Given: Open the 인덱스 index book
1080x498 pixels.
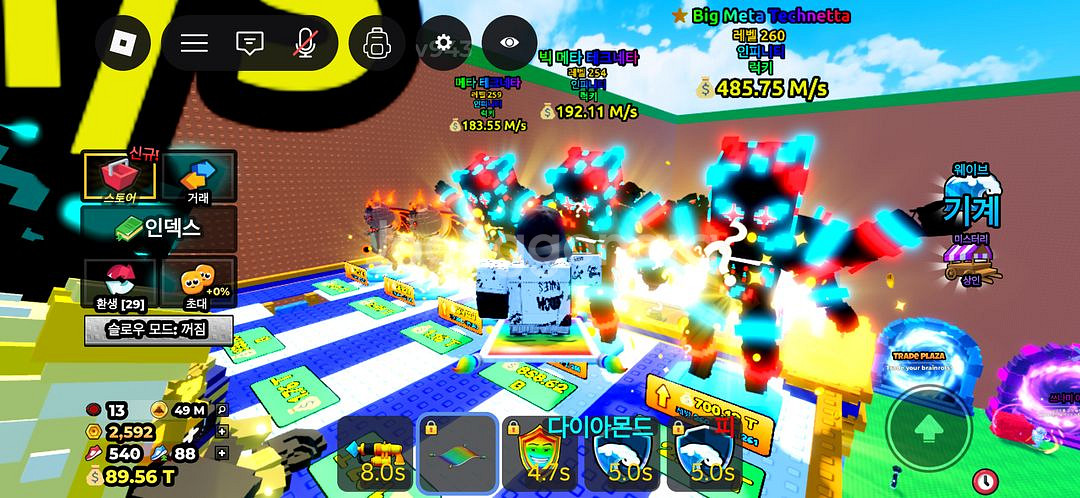Looking at the screenshot, I should coord(160,228).
